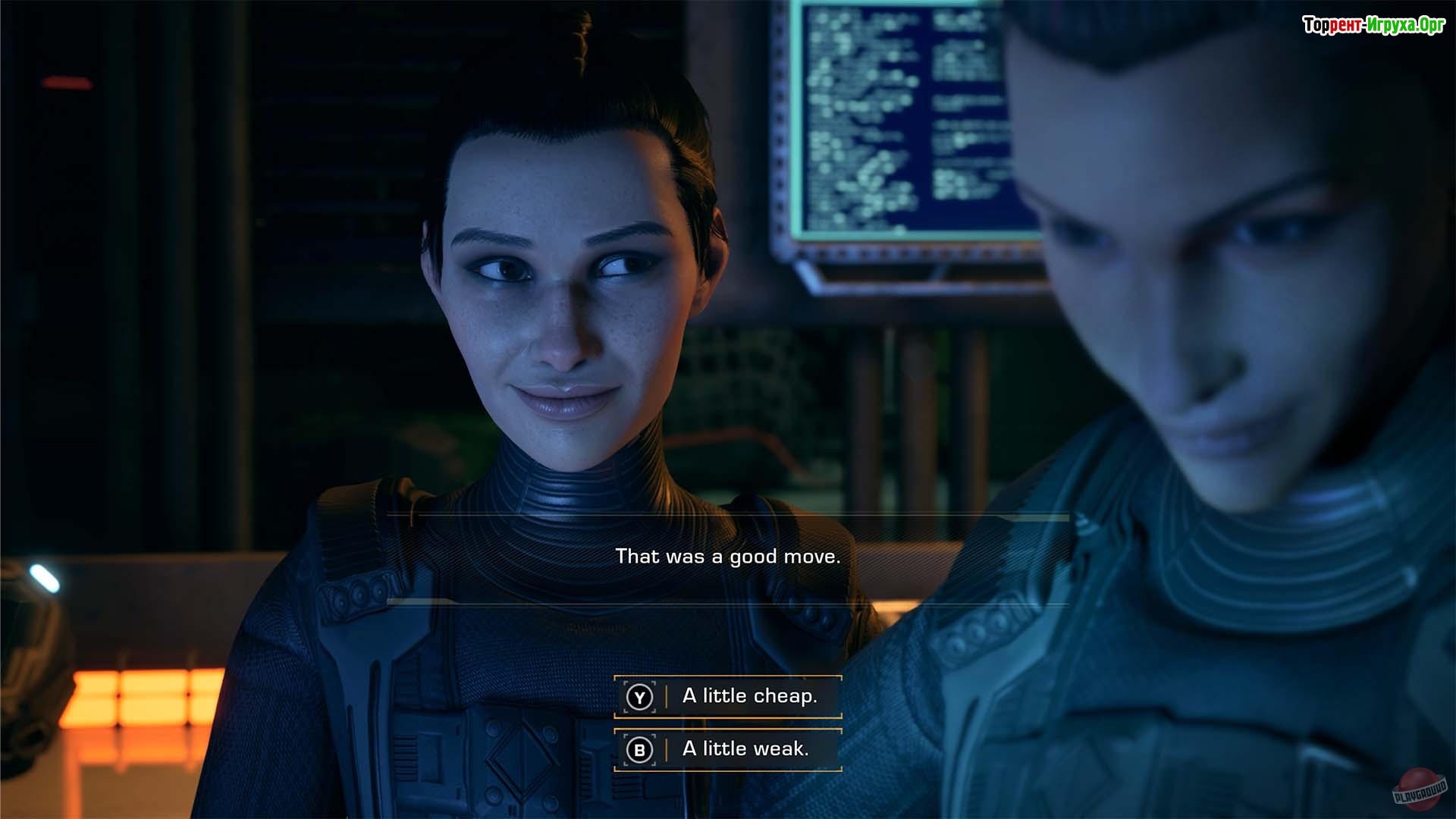Select the "A little weak." dialogue option
Viewport: 1456px width, 819px height.
(728, 749)
